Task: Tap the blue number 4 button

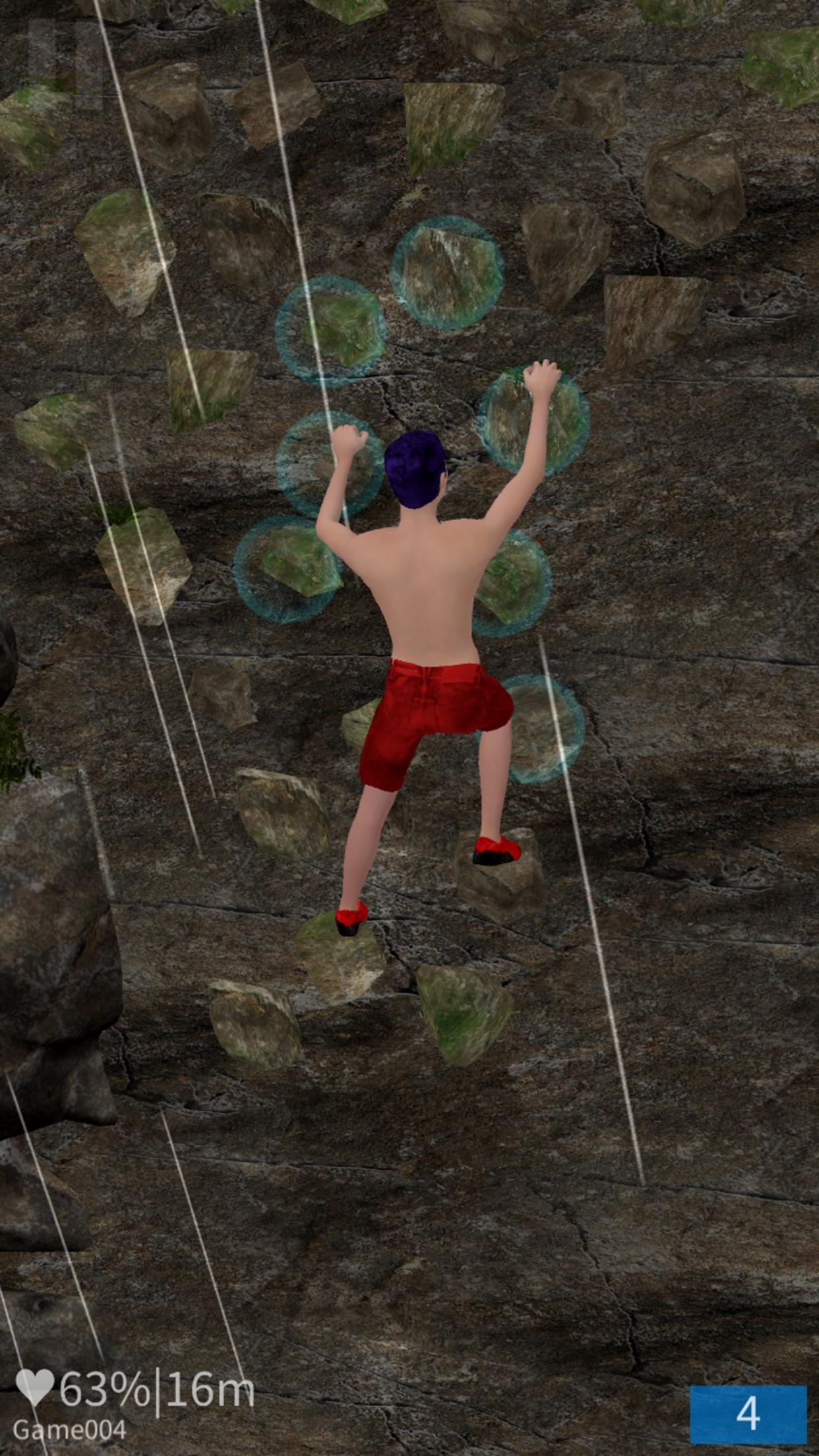Action: [748, 1412]
